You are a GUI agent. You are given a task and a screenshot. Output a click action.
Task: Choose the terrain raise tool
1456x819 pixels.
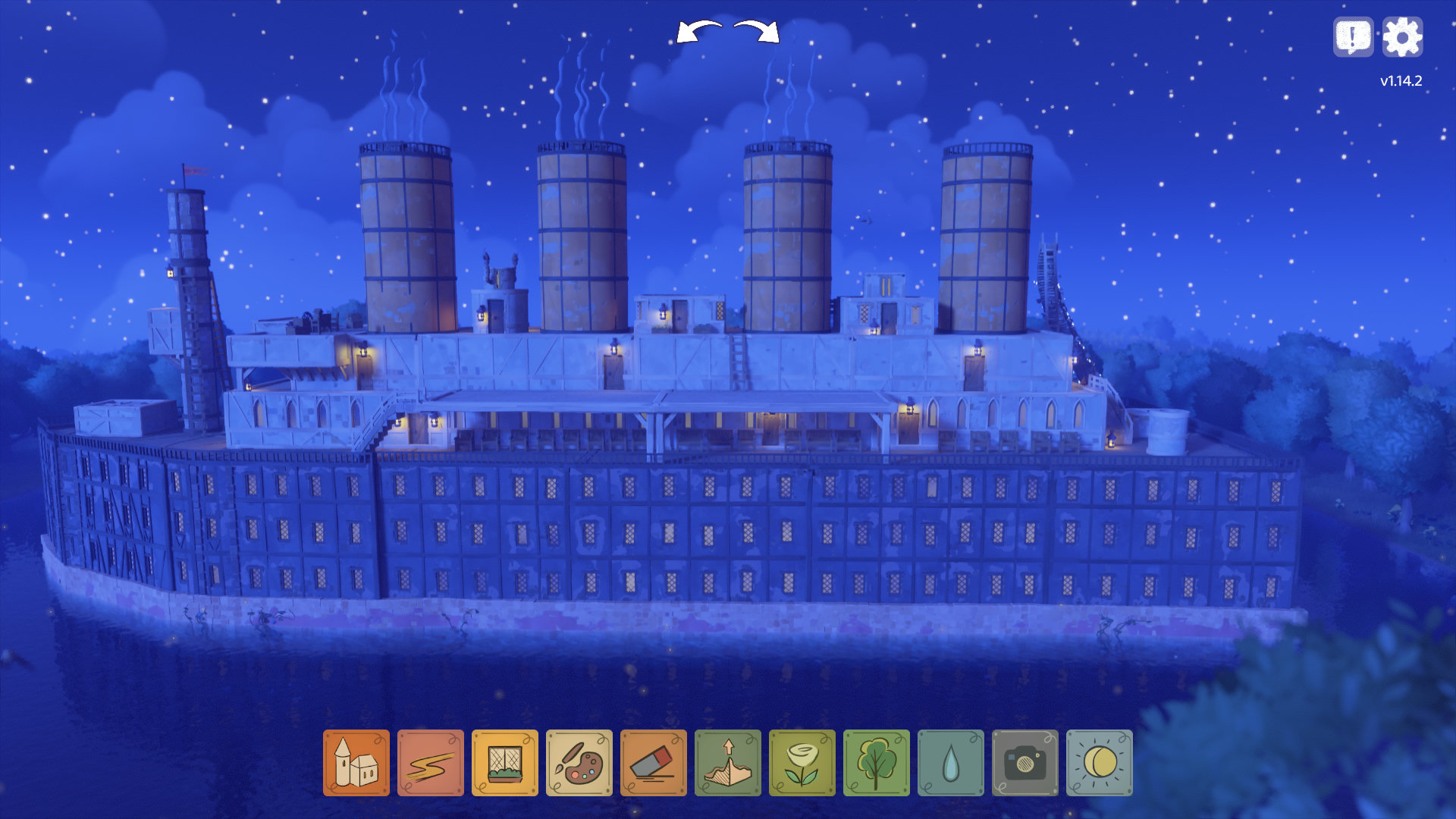click(727, 763)
